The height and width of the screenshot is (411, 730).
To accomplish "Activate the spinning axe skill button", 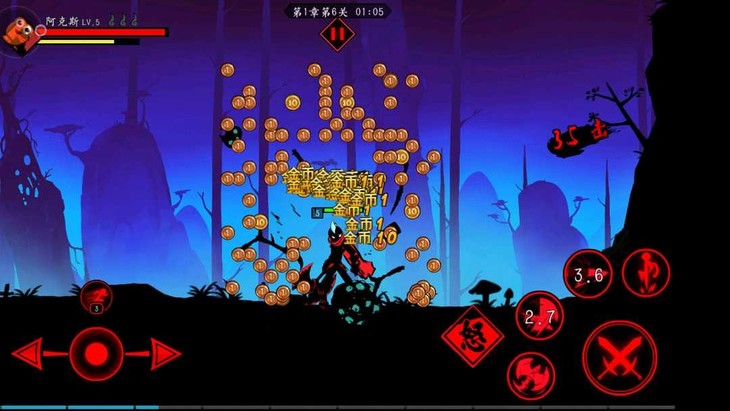I will click(530, 376).
